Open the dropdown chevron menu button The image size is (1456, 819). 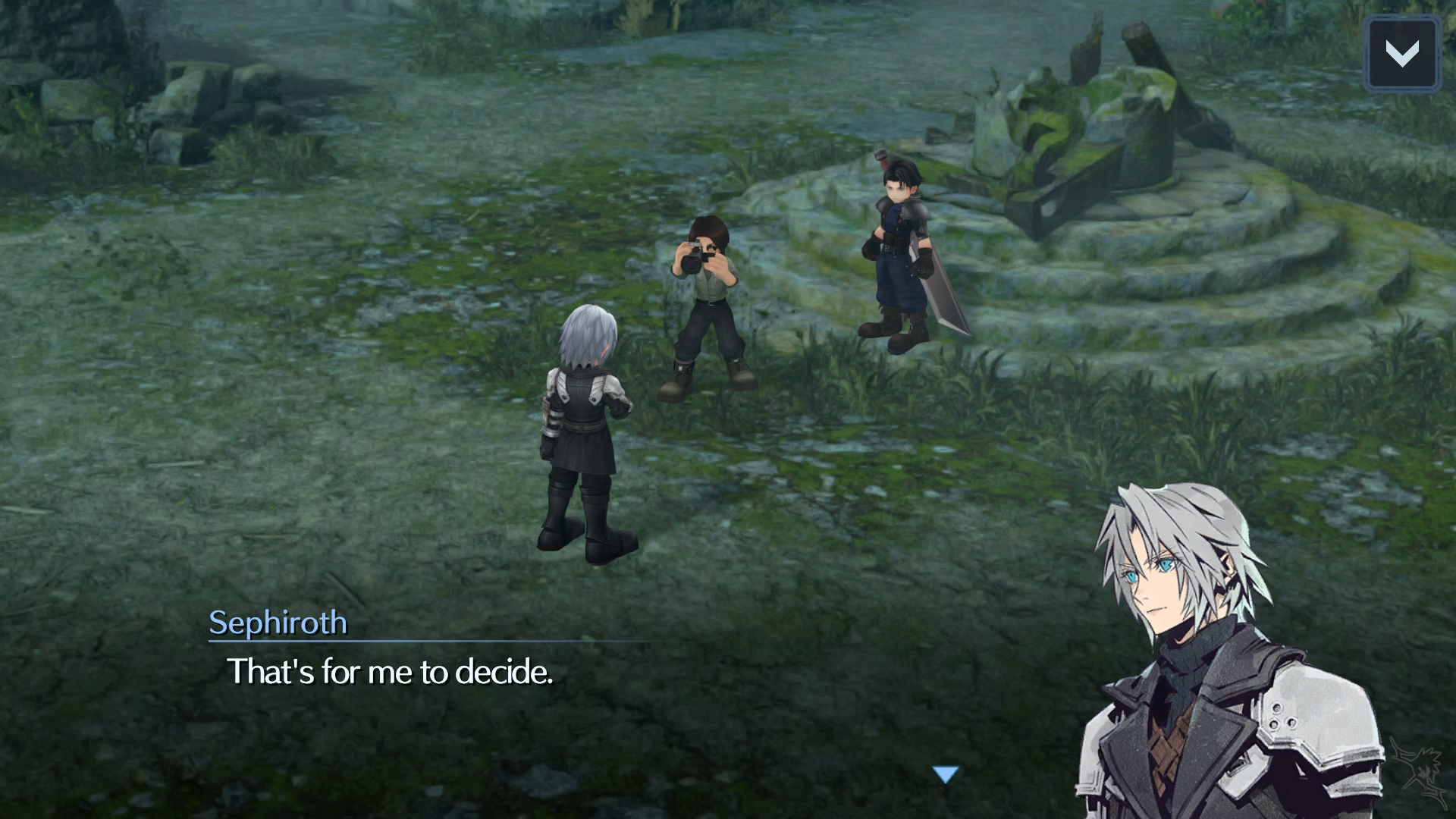(1401, 54)
